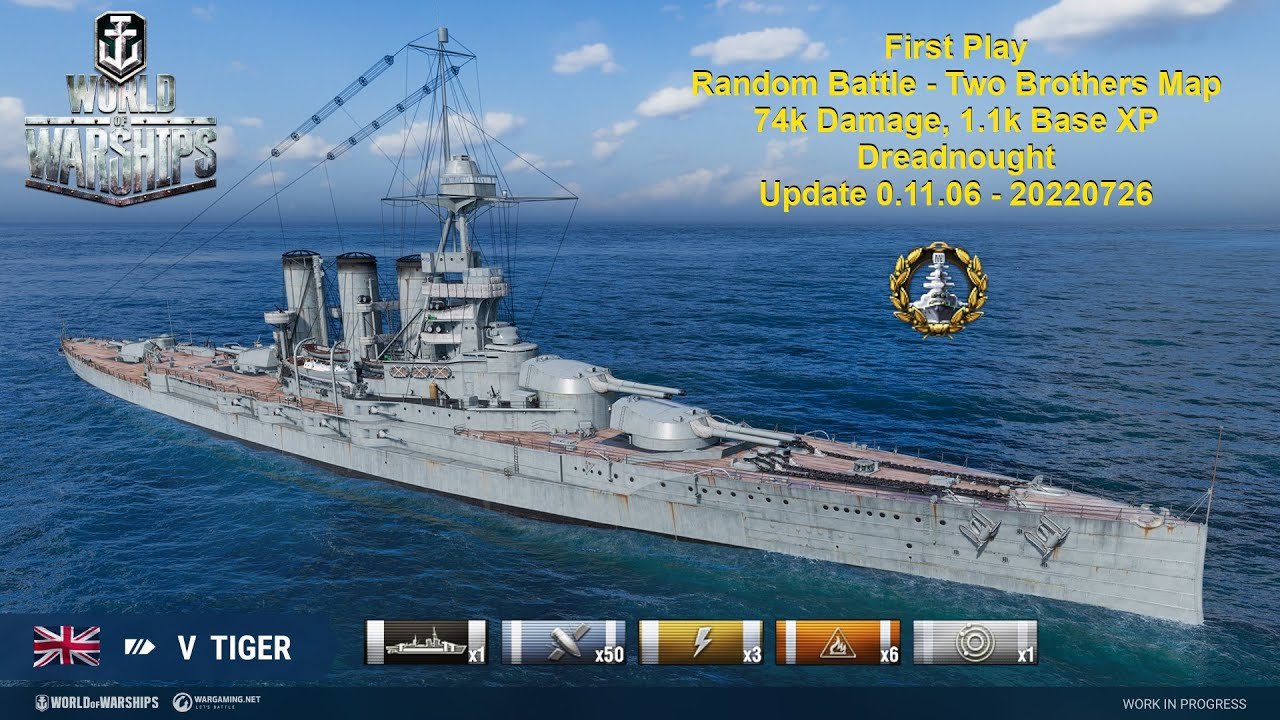
Task: Click the Dreadnought achievement medal
Action: coord(938,288)
